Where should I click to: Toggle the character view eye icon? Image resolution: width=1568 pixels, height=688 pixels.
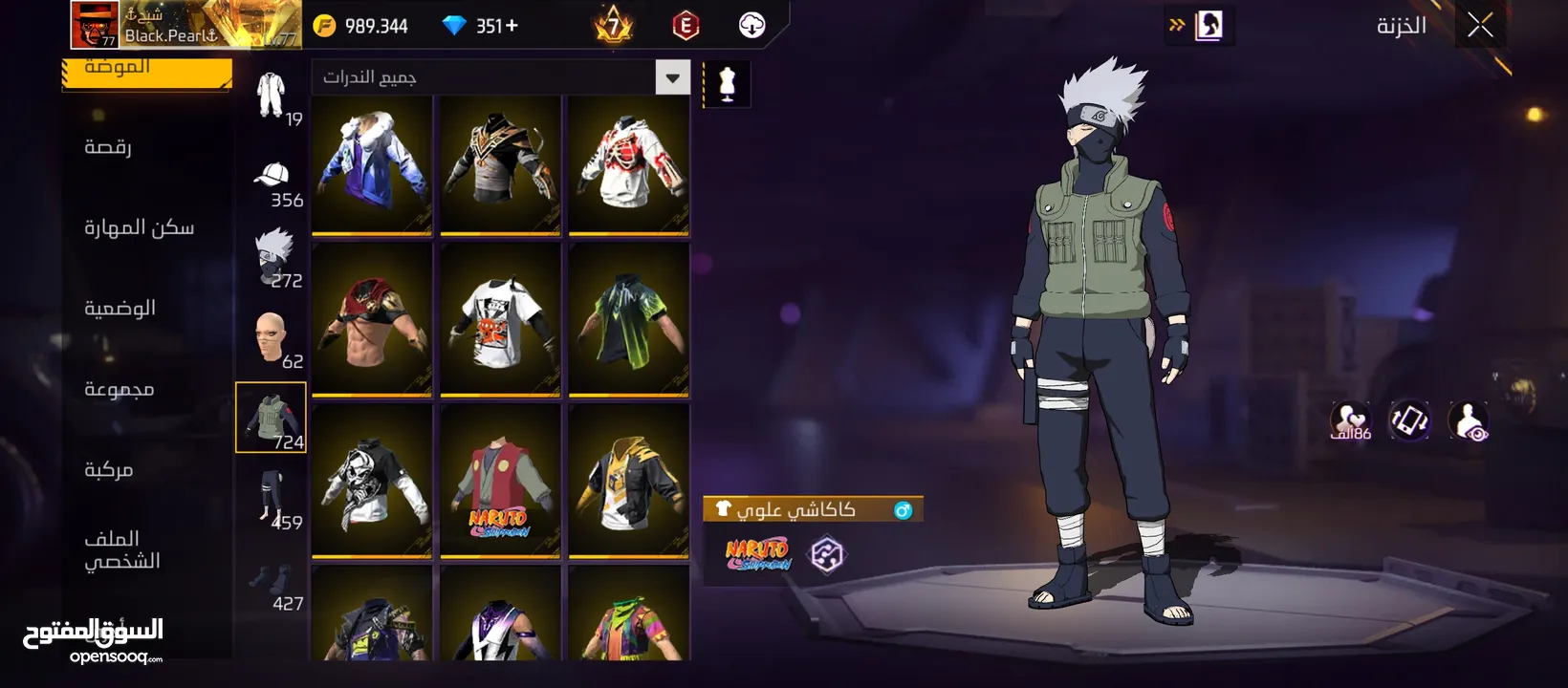[x=1469, y=420]
